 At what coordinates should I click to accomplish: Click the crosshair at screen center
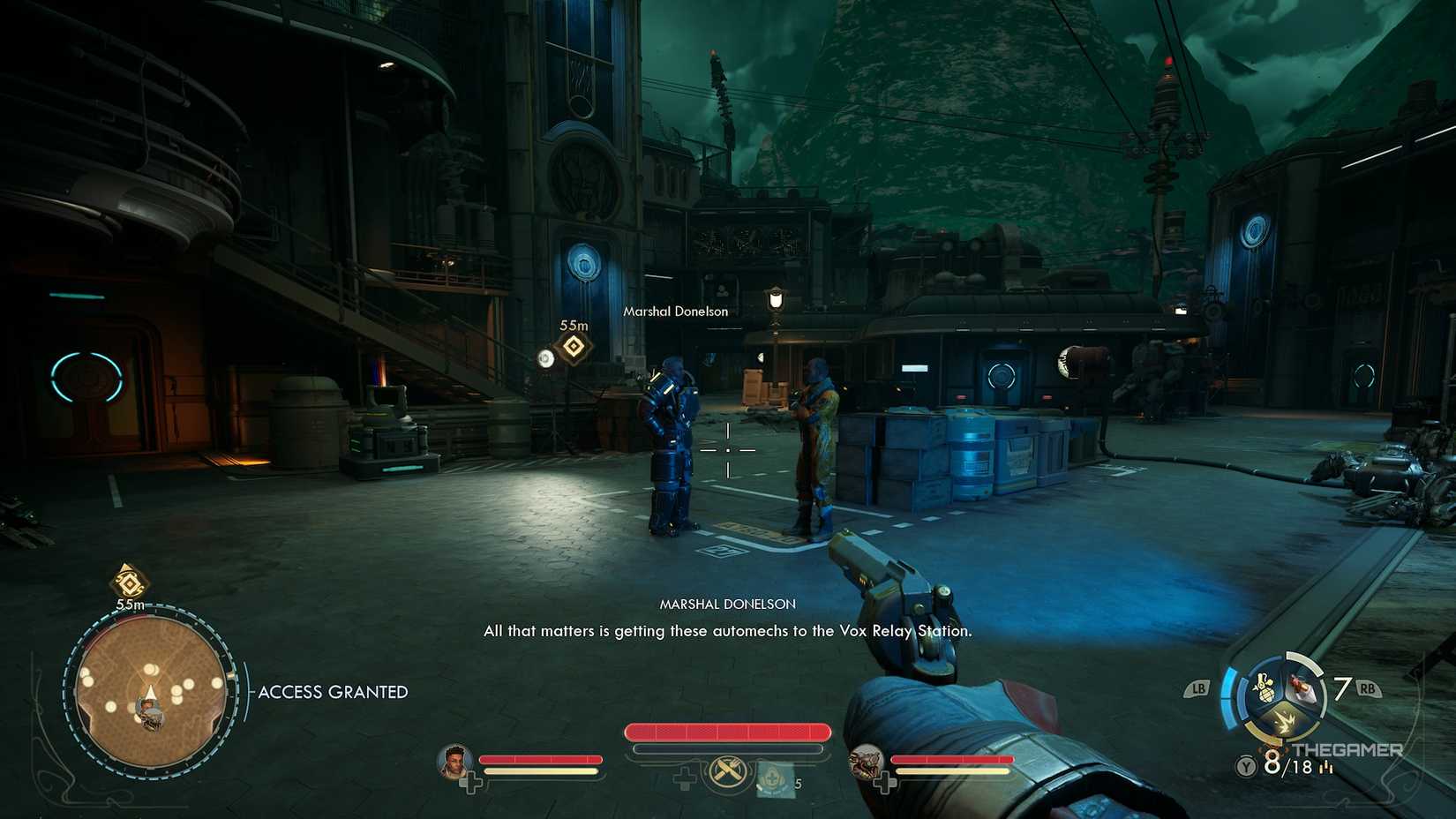728,449
